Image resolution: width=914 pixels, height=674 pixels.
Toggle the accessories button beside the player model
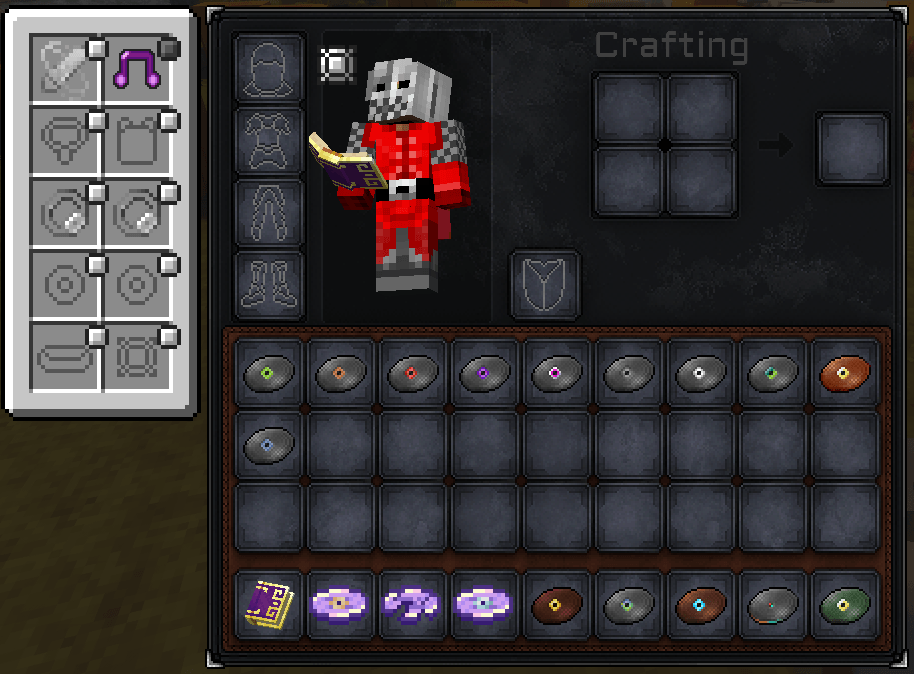337,65
